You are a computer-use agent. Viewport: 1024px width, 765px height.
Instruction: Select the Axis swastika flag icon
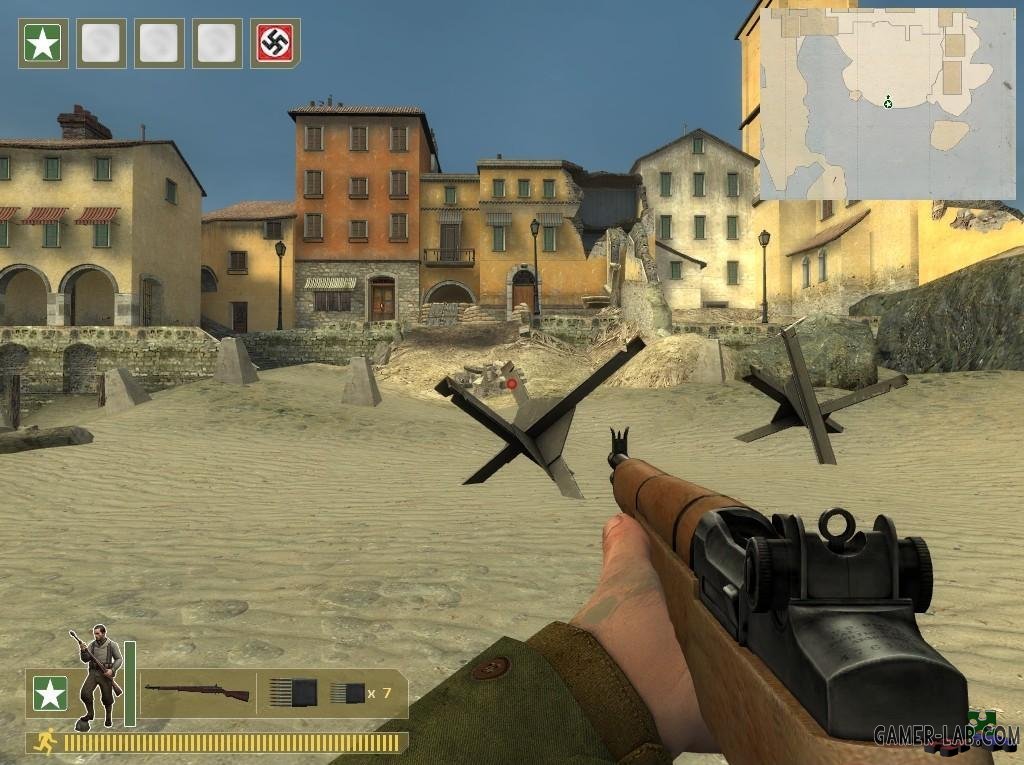(x=275, y=43)
